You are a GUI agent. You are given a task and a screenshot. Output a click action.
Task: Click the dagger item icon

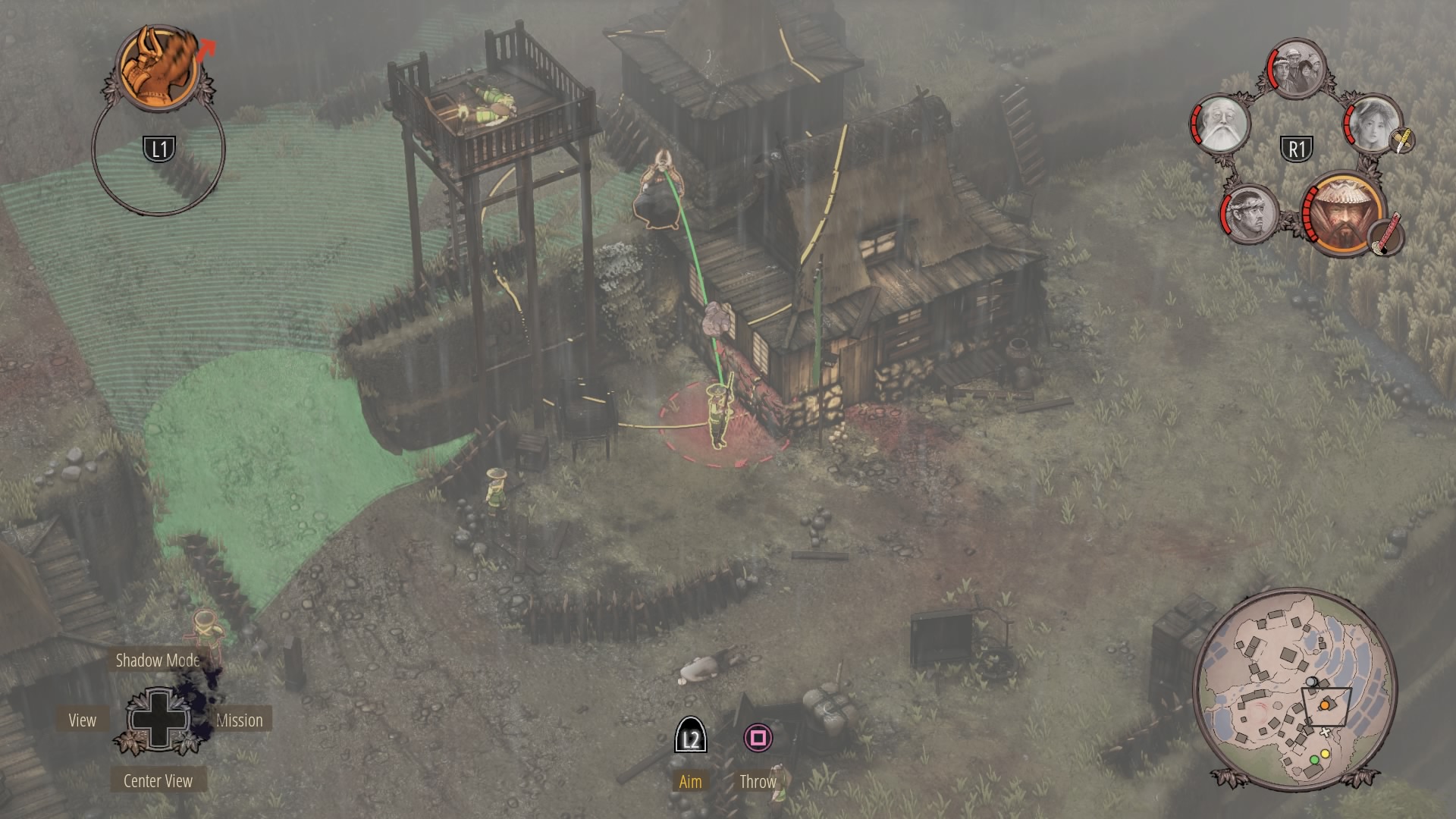(x=1402, y=140)
